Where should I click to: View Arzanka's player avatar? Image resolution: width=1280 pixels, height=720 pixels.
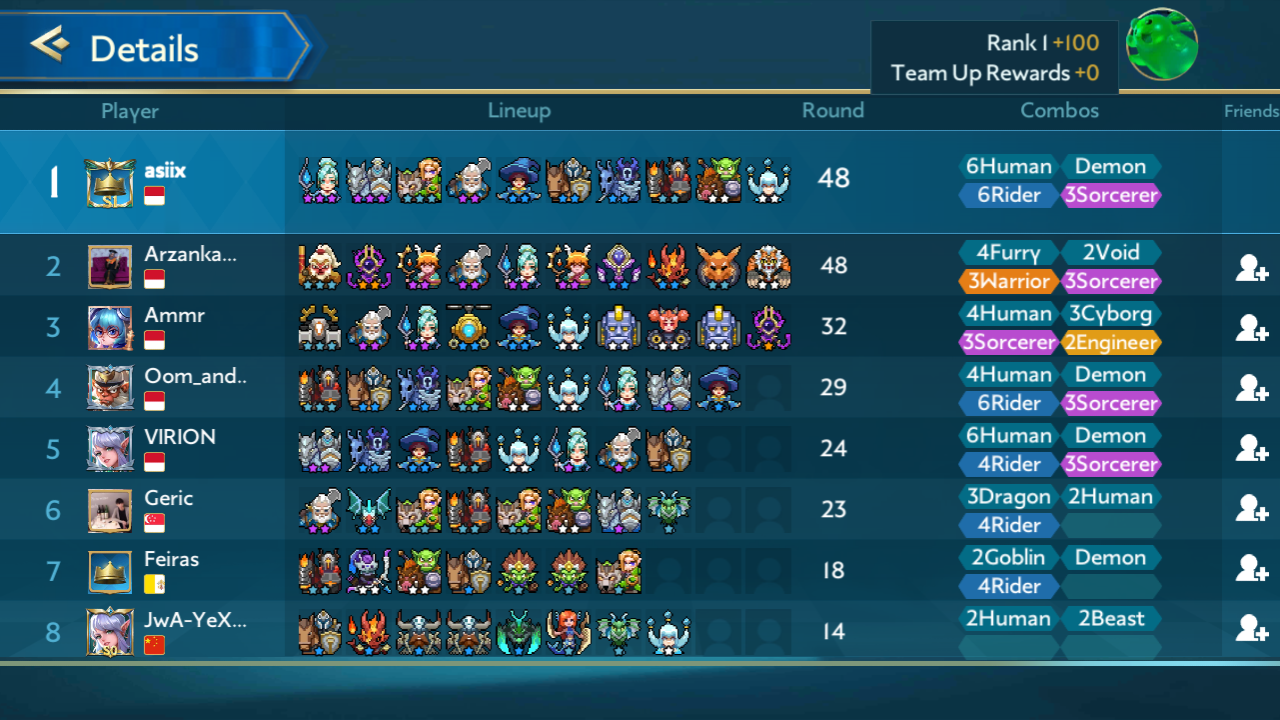click(109, 267)
